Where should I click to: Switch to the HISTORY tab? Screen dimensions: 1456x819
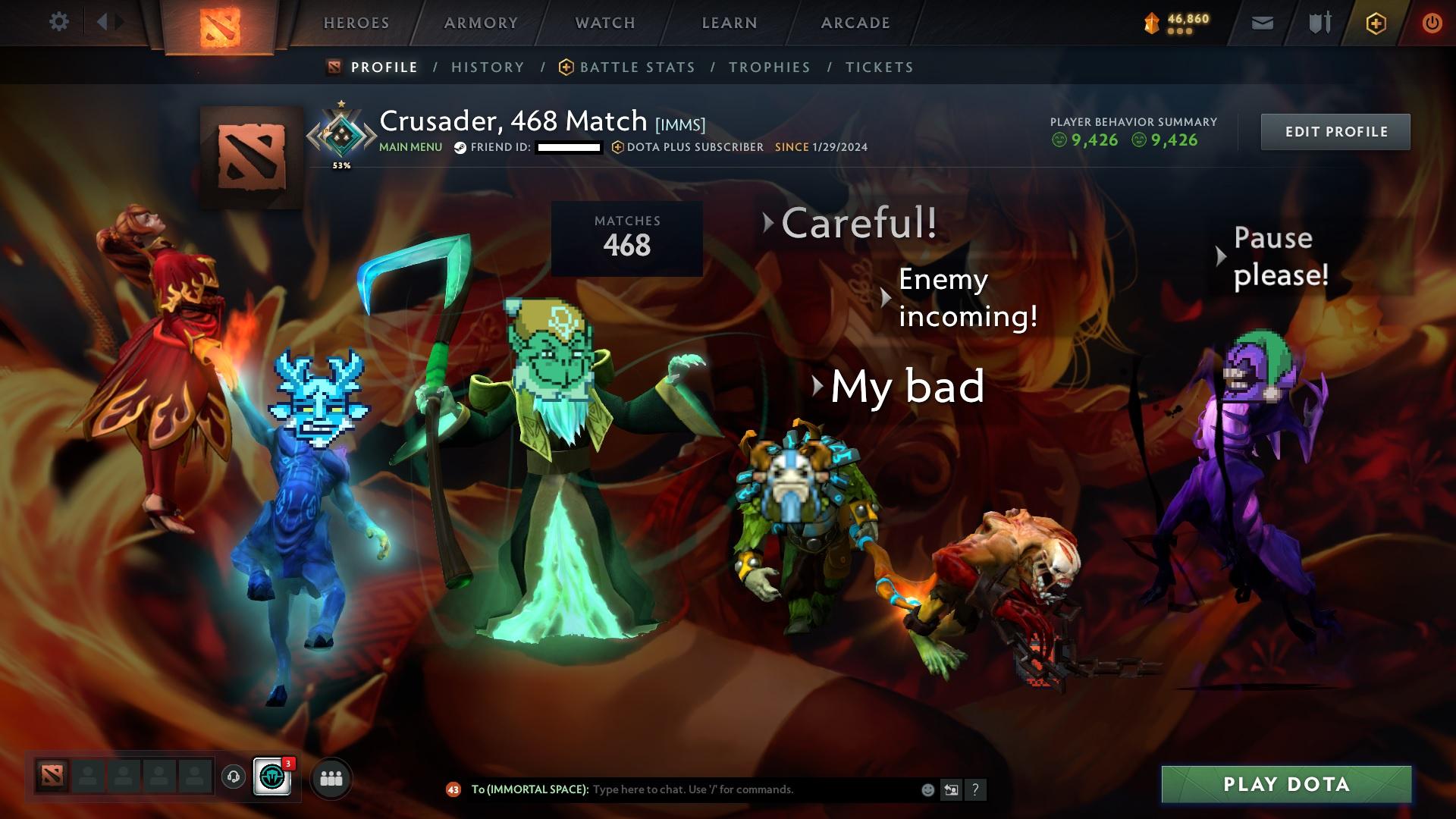487,67
